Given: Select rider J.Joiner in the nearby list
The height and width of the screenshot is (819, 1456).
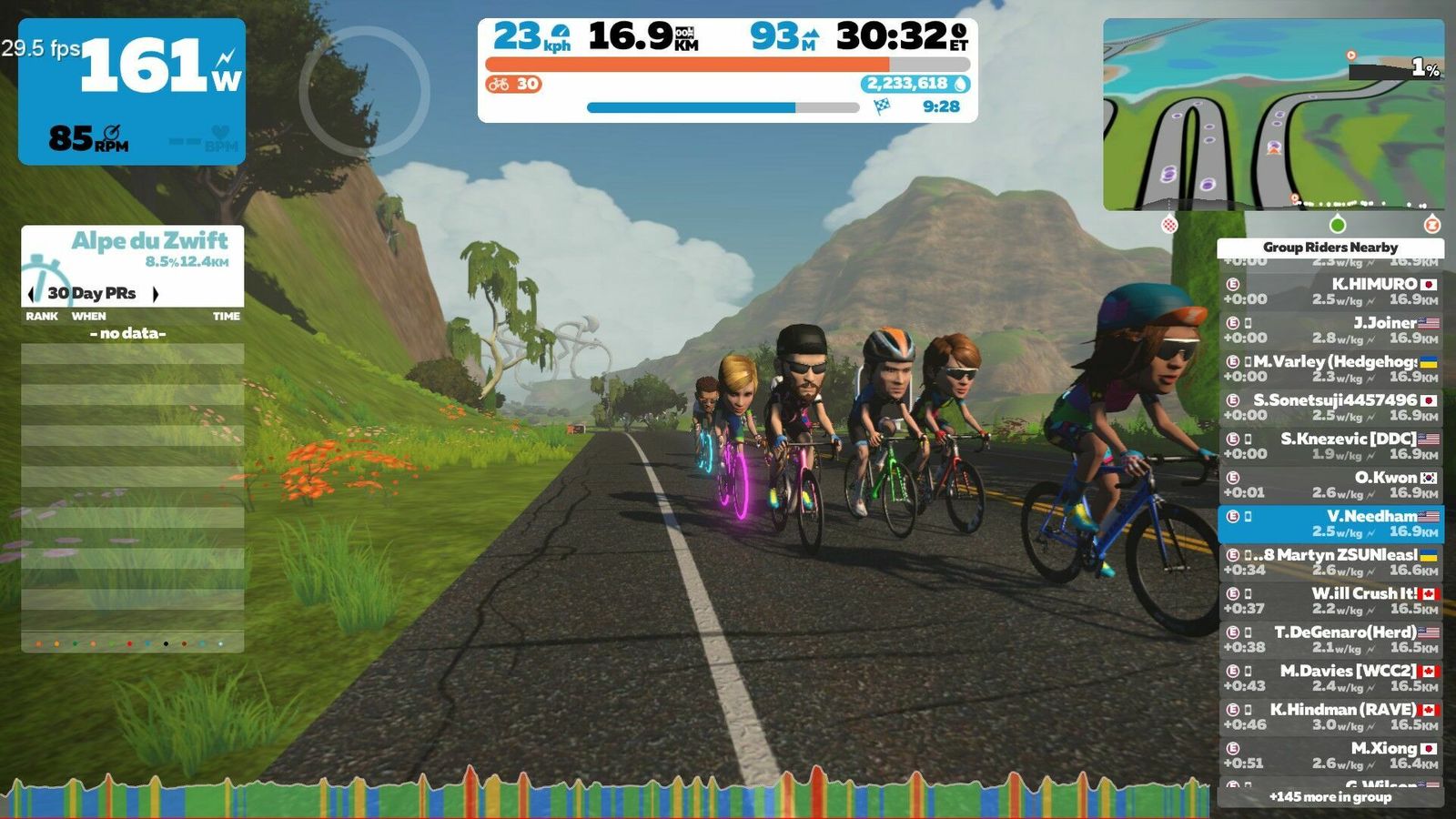Looking at the screenshot, I should click(x=1330, y=329).
